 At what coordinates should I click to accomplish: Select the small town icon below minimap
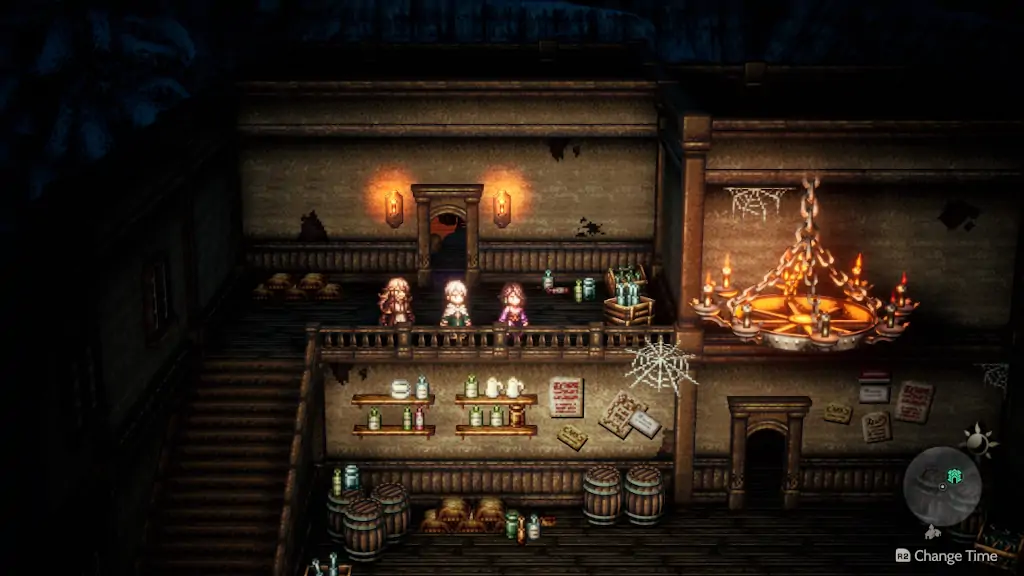934,532
